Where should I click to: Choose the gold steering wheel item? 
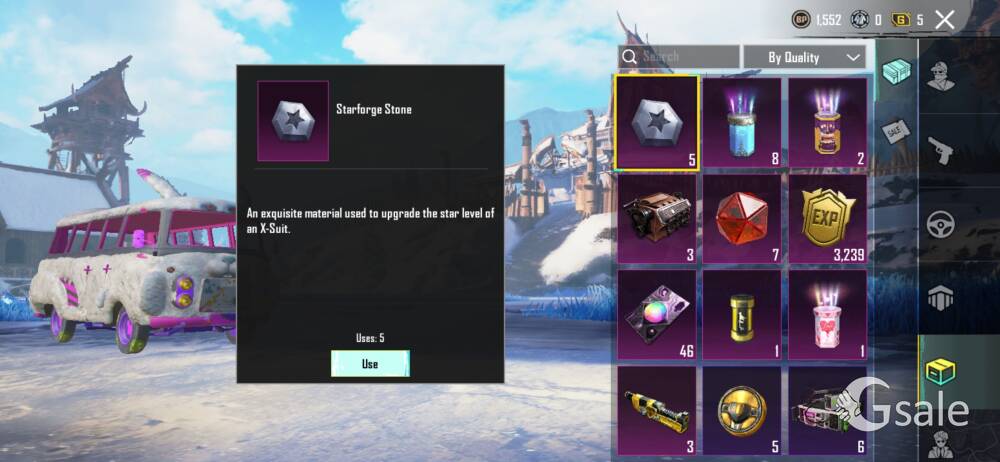742,410
